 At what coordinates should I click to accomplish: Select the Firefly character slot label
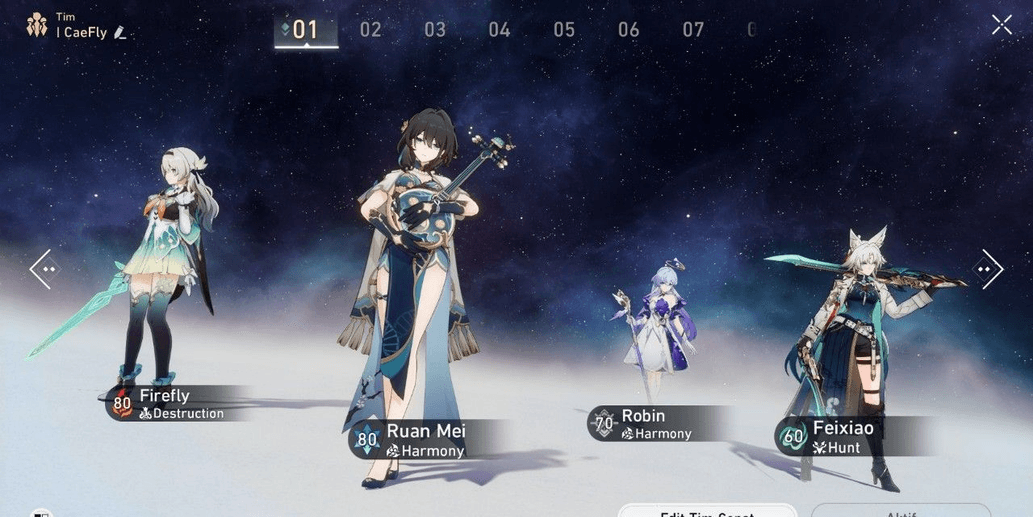click(170, 404)
